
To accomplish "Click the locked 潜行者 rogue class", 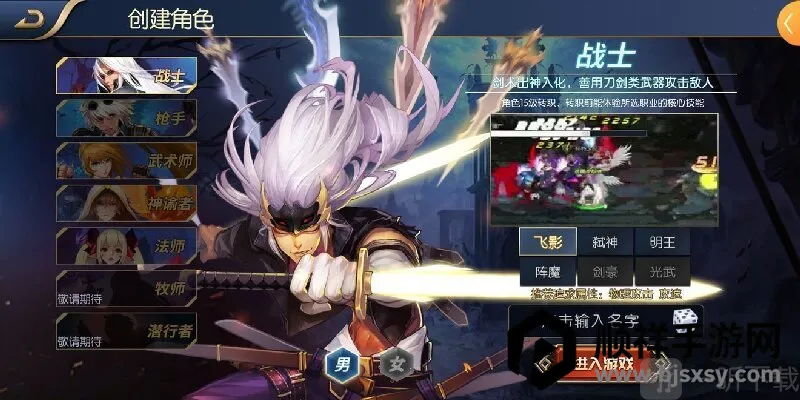I will (126, 331).
